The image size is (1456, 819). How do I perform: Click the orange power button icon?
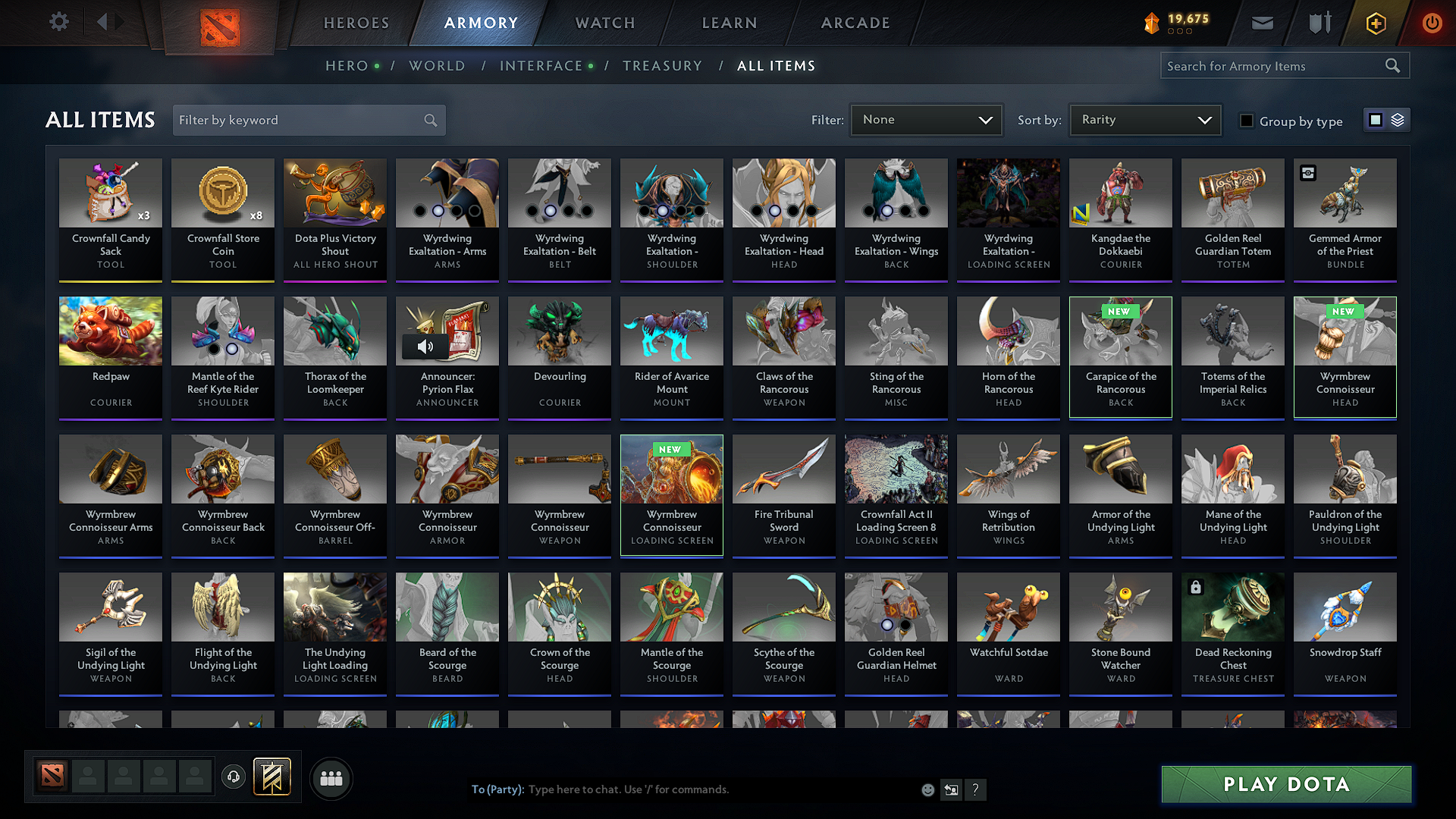tap(1432, 23)
